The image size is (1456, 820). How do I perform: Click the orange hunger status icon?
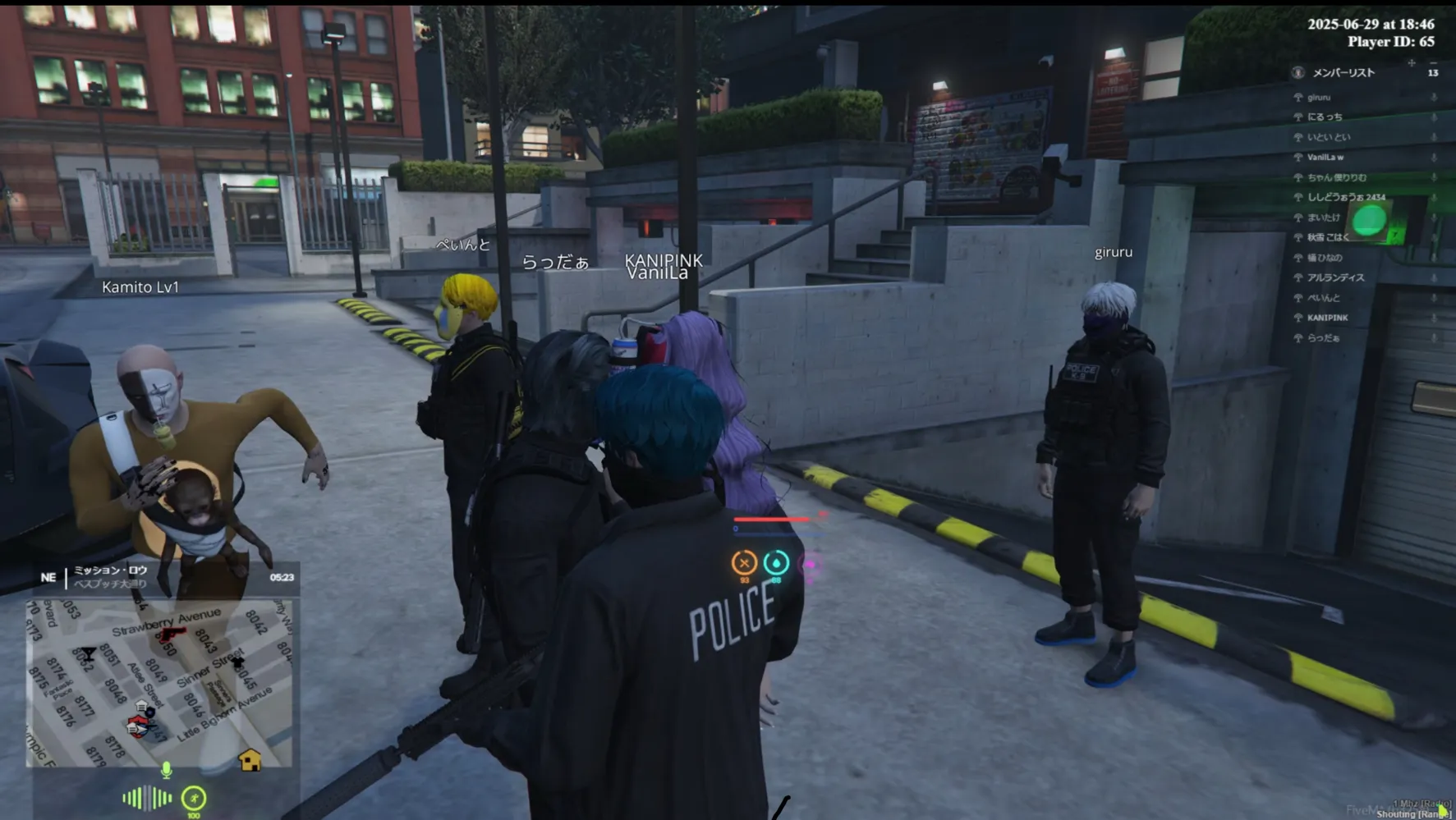pos(744,562)
